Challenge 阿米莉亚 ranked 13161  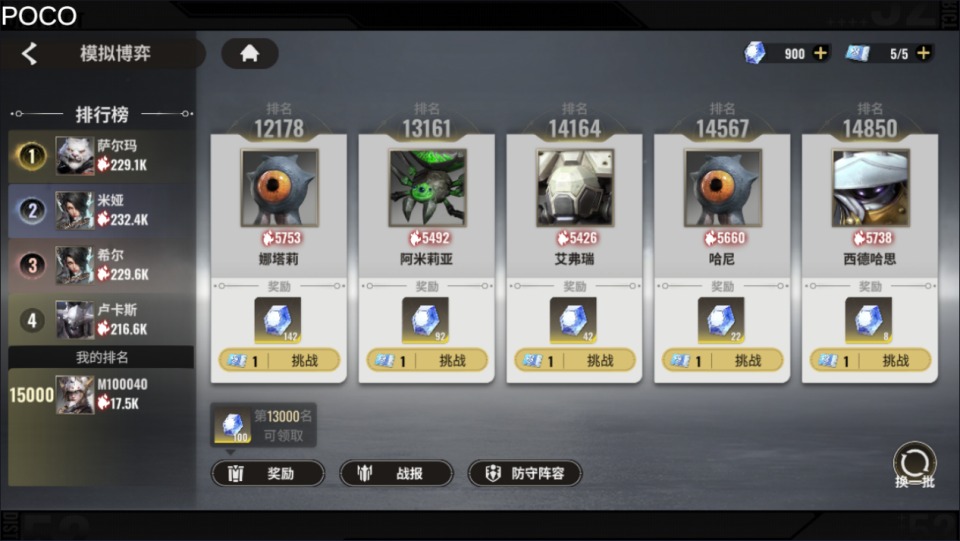pyautogui.click(x=427, y=360)
